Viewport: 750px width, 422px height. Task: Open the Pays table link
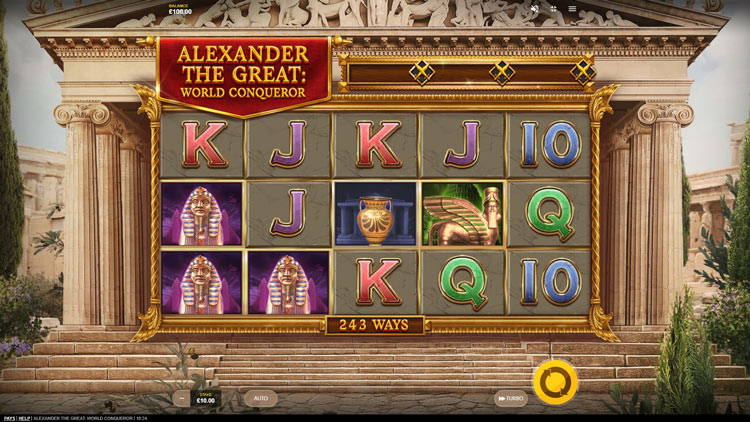click(9, 417)
